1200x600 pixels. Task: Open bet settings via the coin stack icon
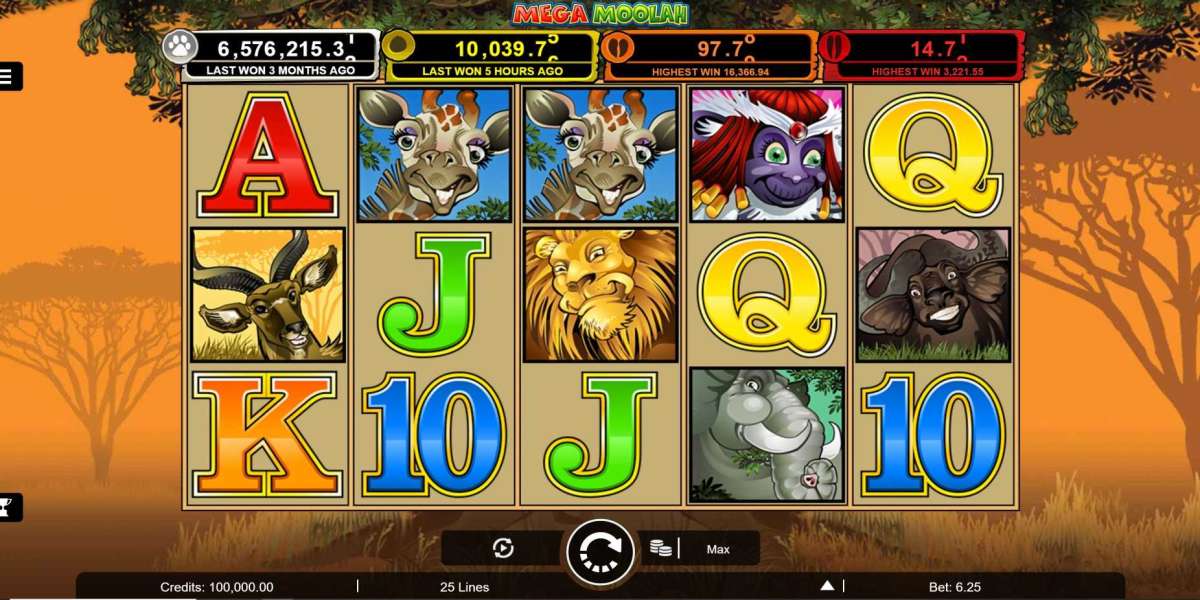[x=660, y=548]
